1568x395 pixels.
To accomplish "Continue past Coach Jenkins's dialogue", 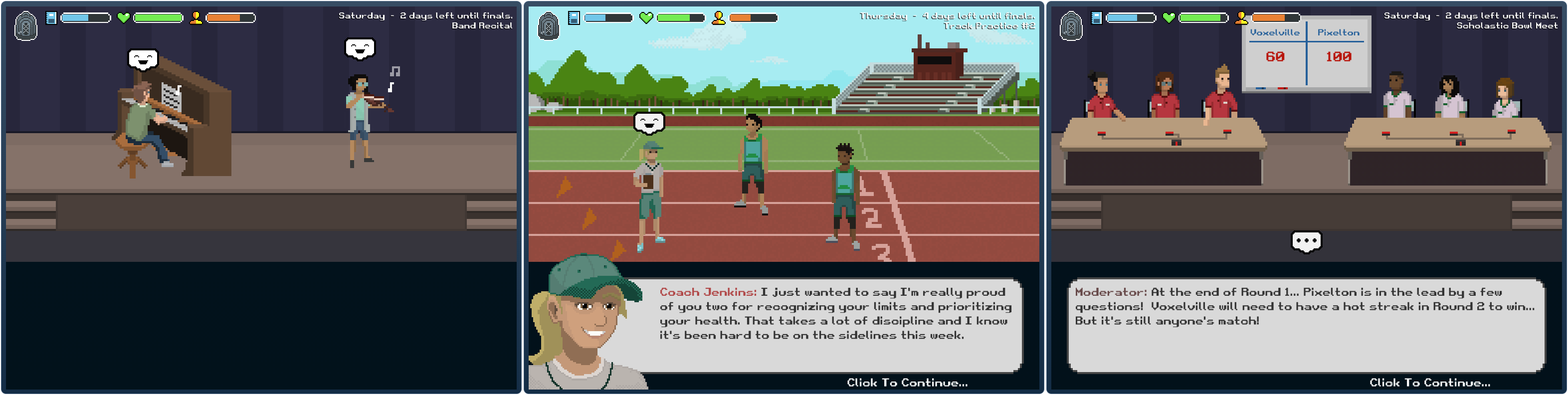I will [906, 382].
